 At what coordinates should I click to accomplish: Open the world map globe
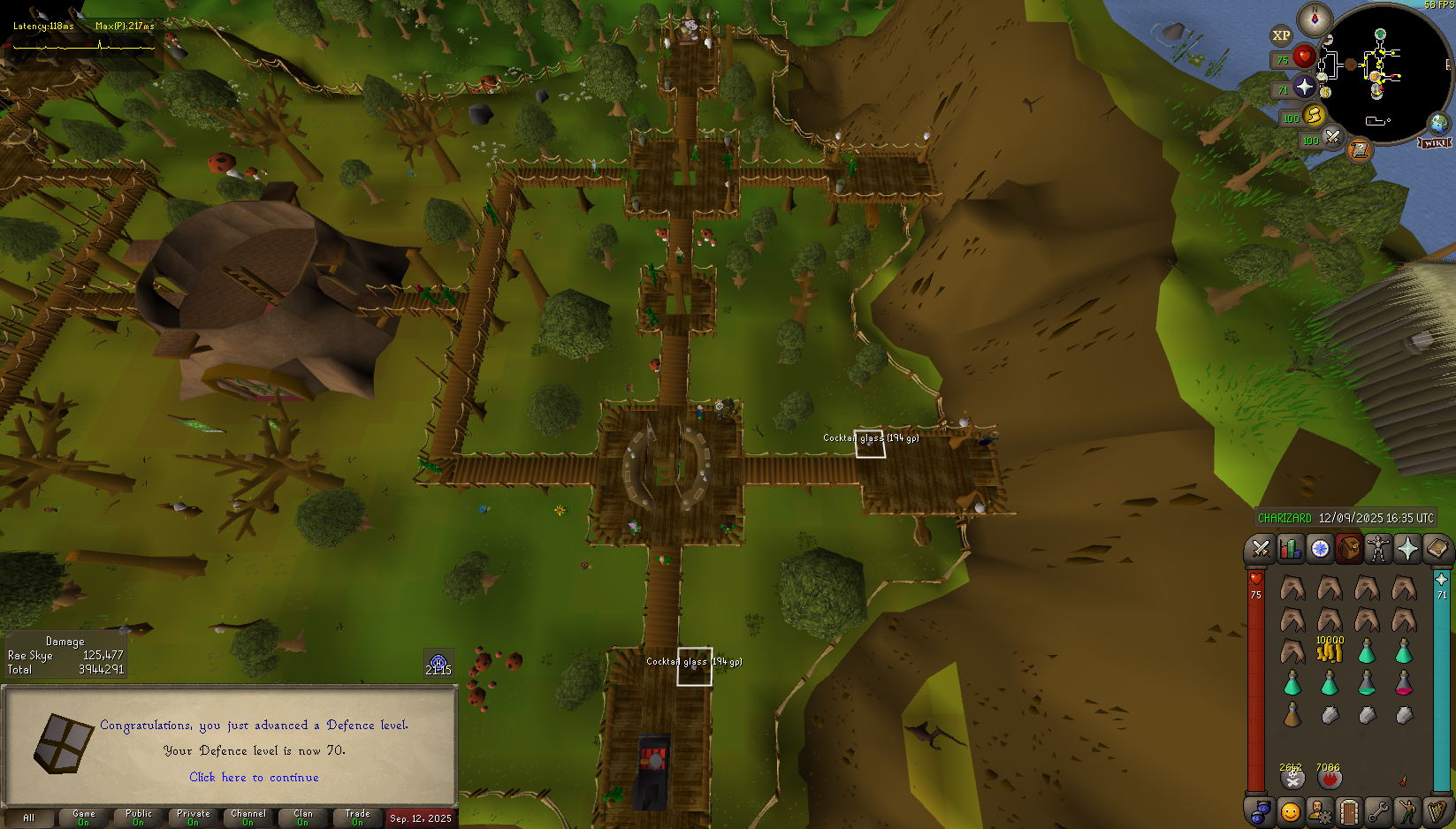point(1439,123)
